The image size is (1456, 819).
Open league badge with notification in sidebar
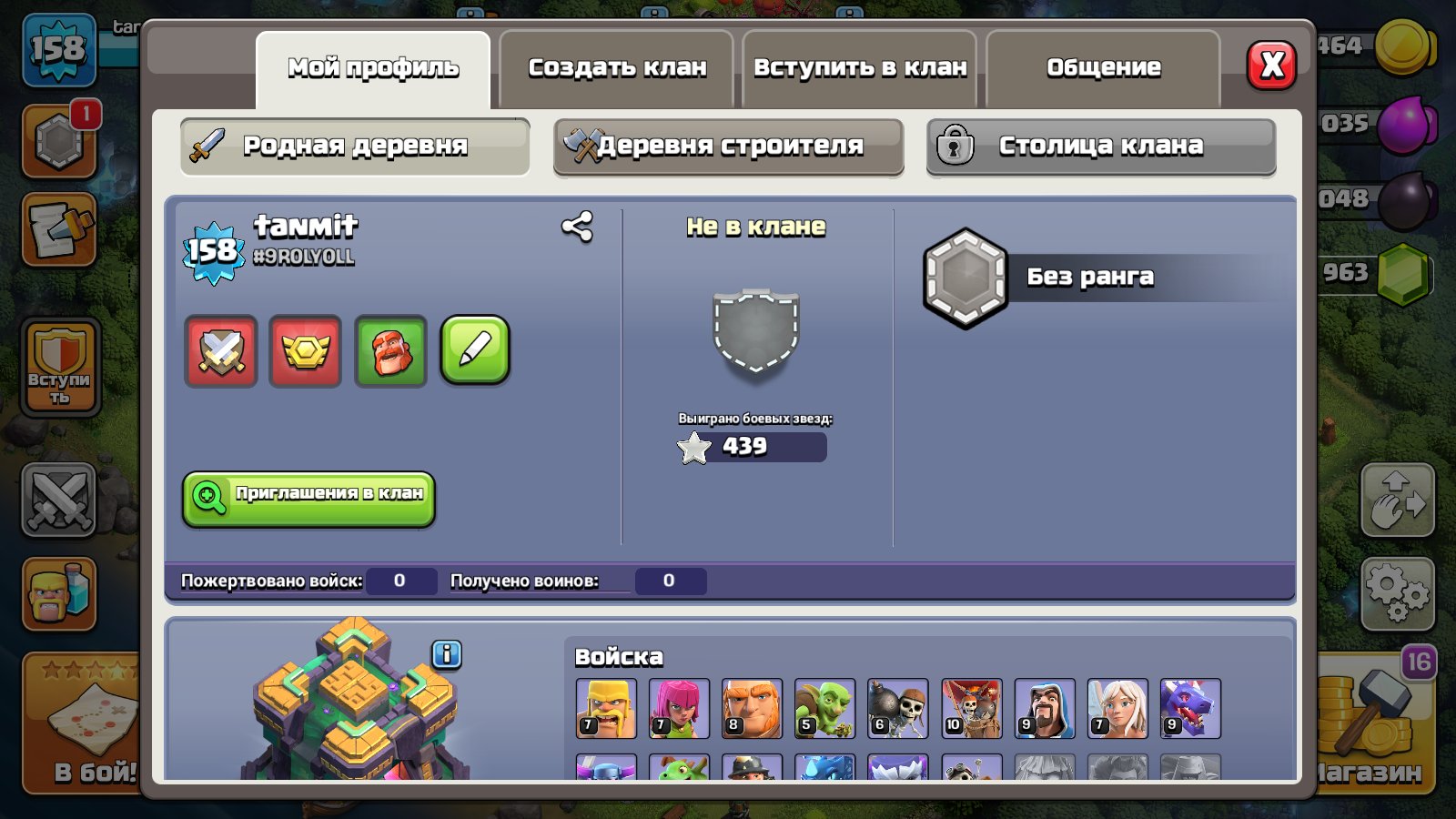click(60, 141)
